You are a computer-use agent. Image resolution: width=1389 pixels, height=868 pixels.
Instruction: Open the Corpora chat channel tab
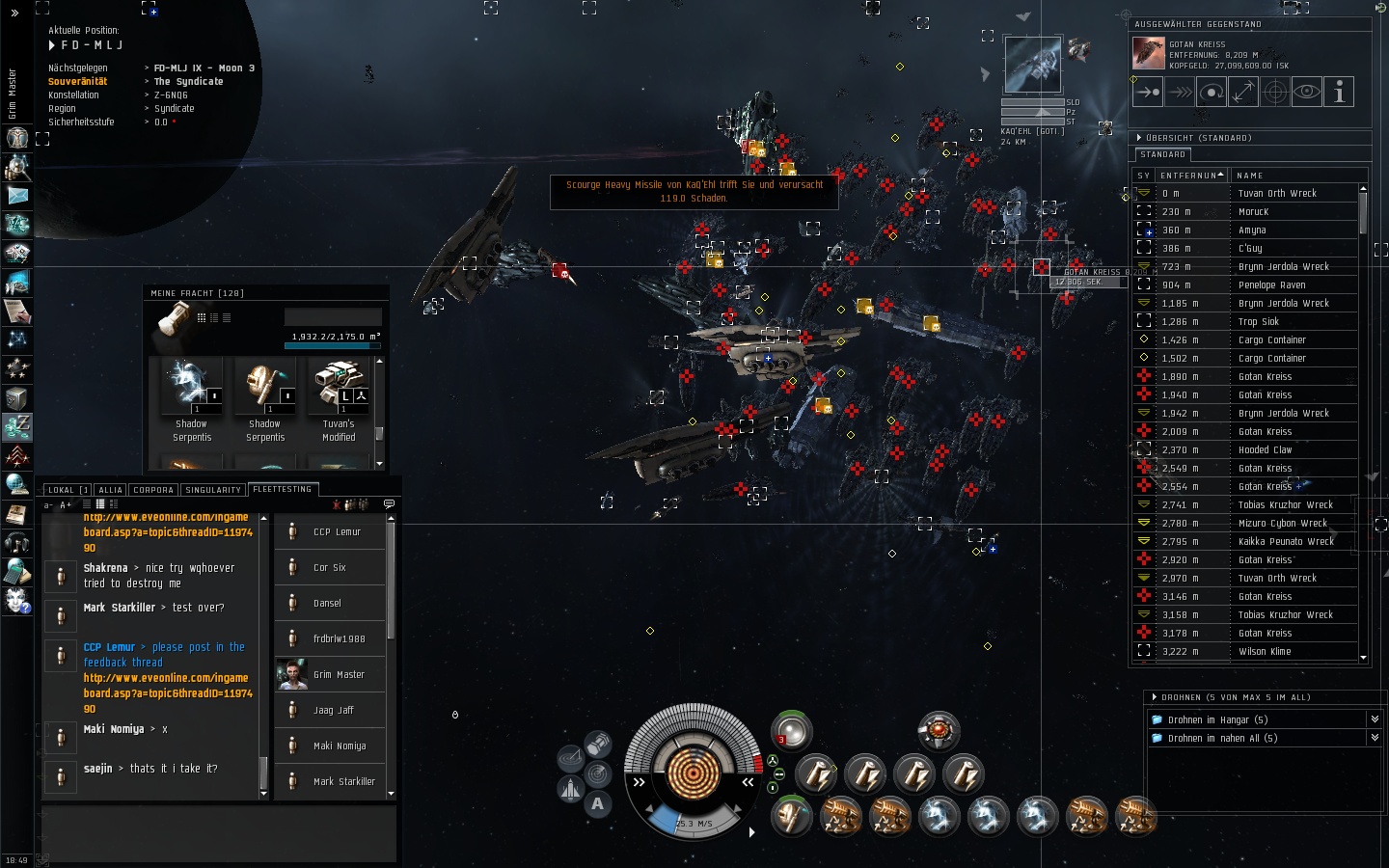click(x=153, y=490)
